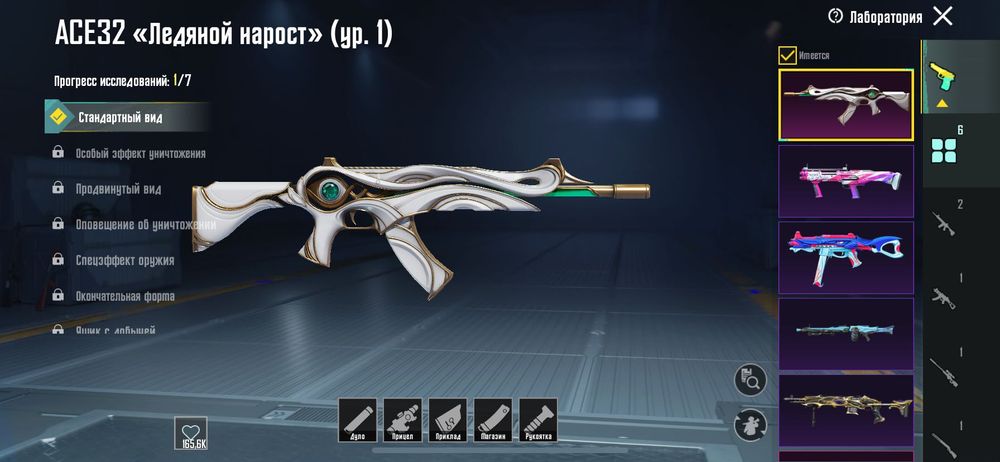The image size is (1000, 462).
Task: Switch to the yellow pistol category tab
Action: tap(941, 78)
